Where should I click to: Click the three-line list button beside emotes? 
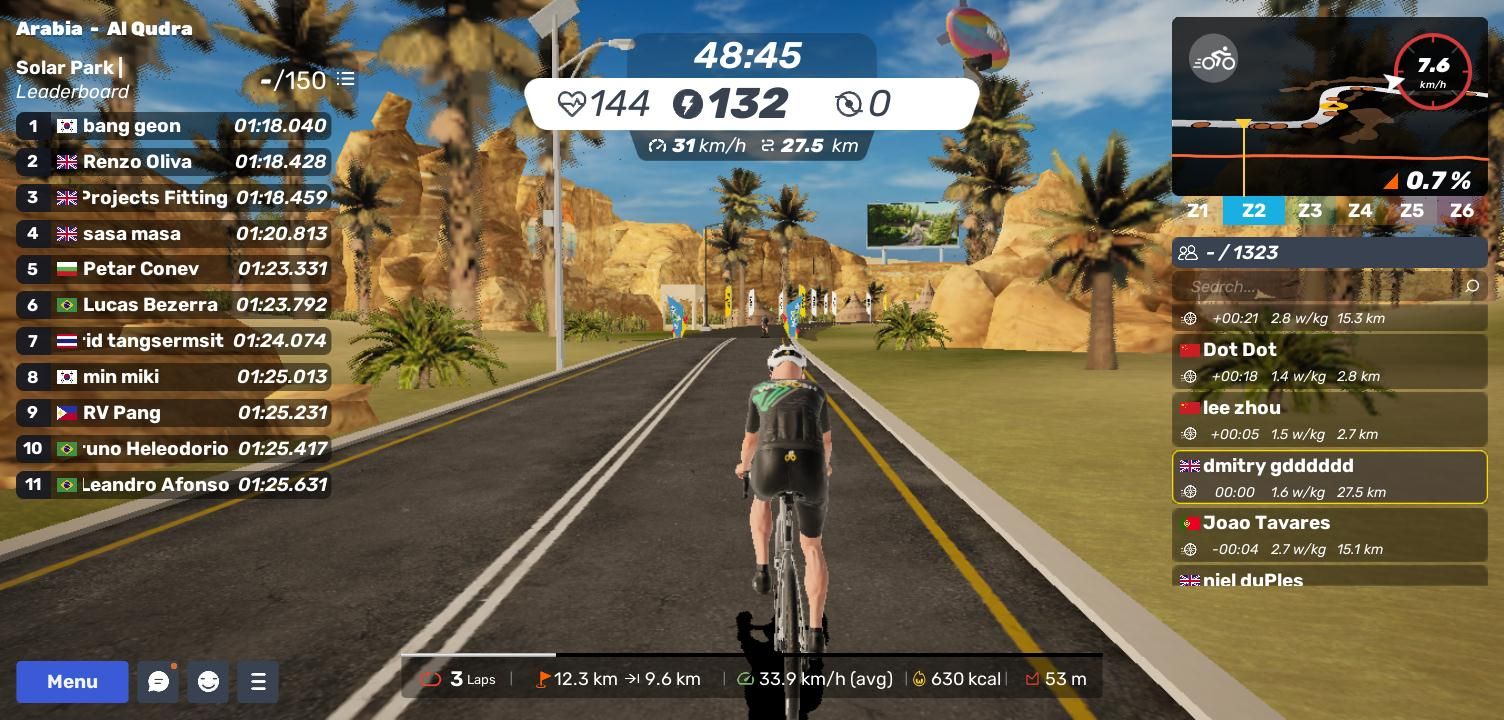click(258, 682)
